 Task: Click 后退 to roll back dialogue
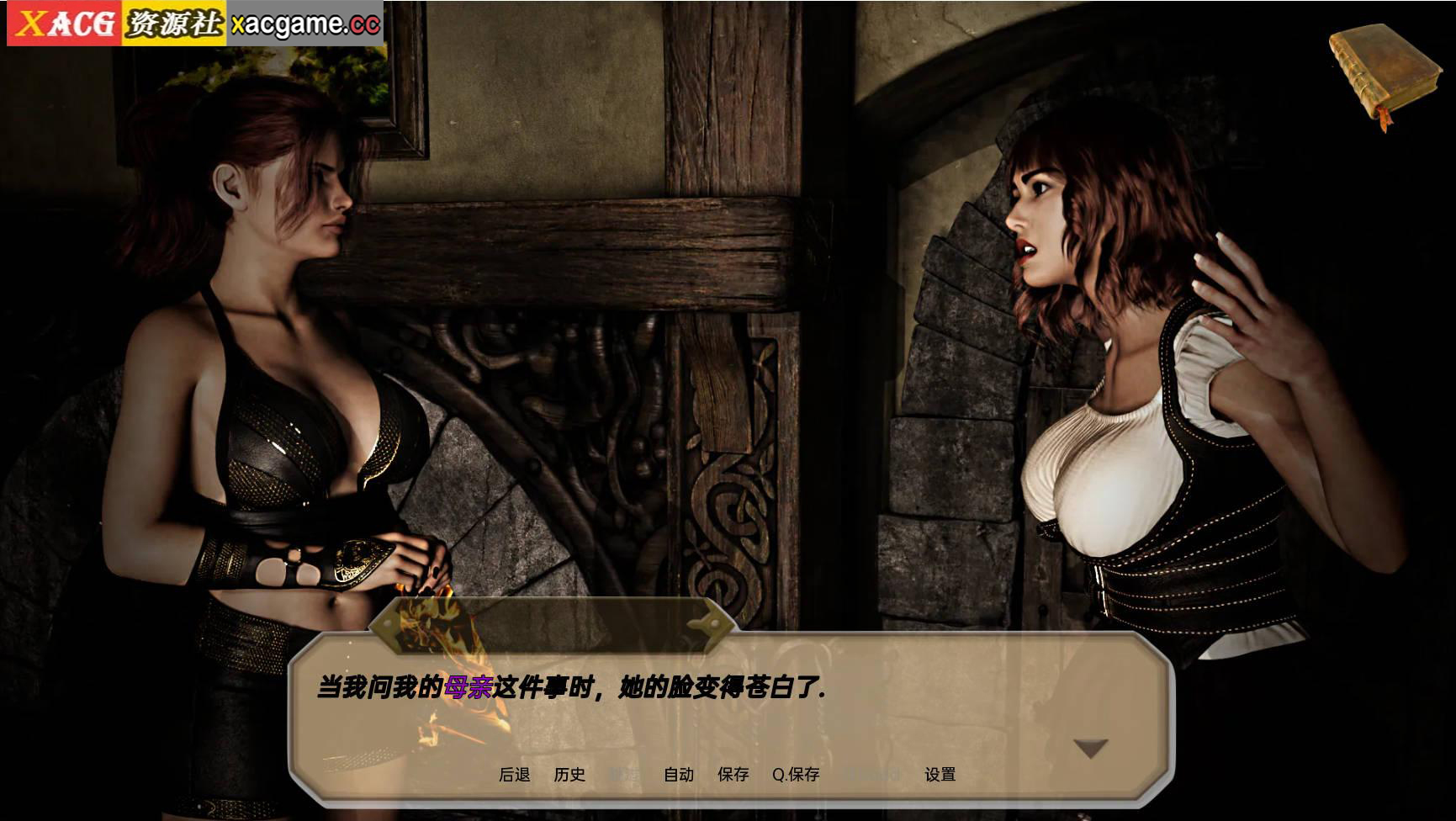(x=514, y=775)
